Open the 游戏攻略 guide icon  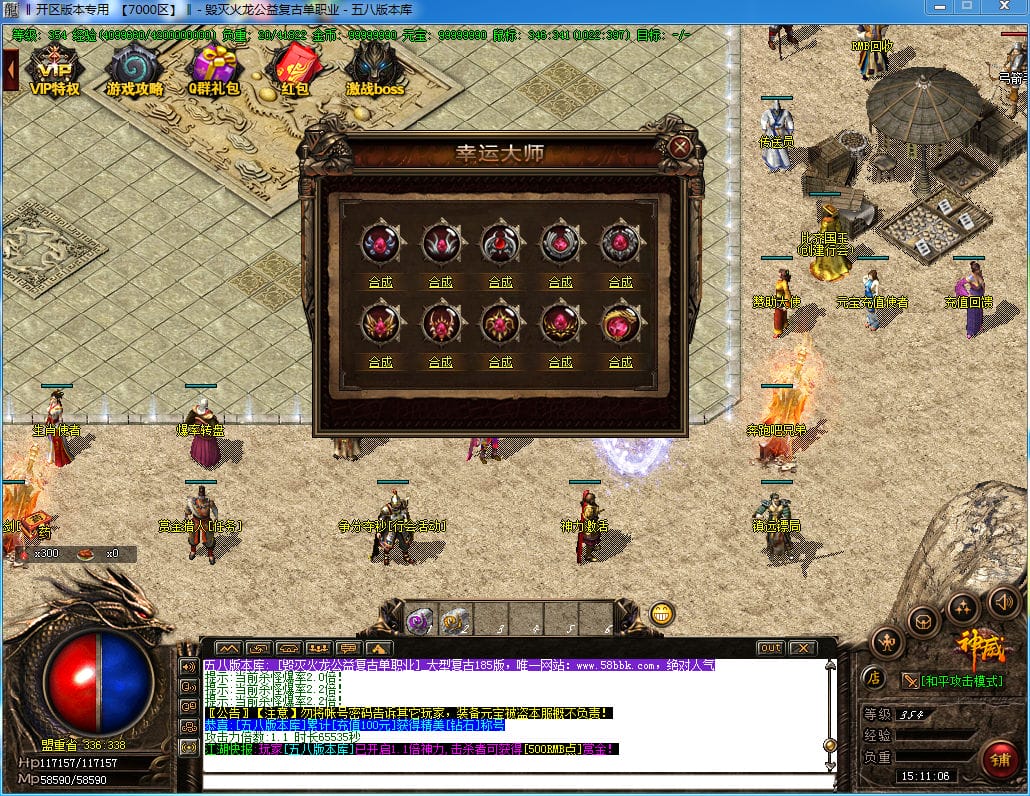pyautogui.click(x=133, y=70)
